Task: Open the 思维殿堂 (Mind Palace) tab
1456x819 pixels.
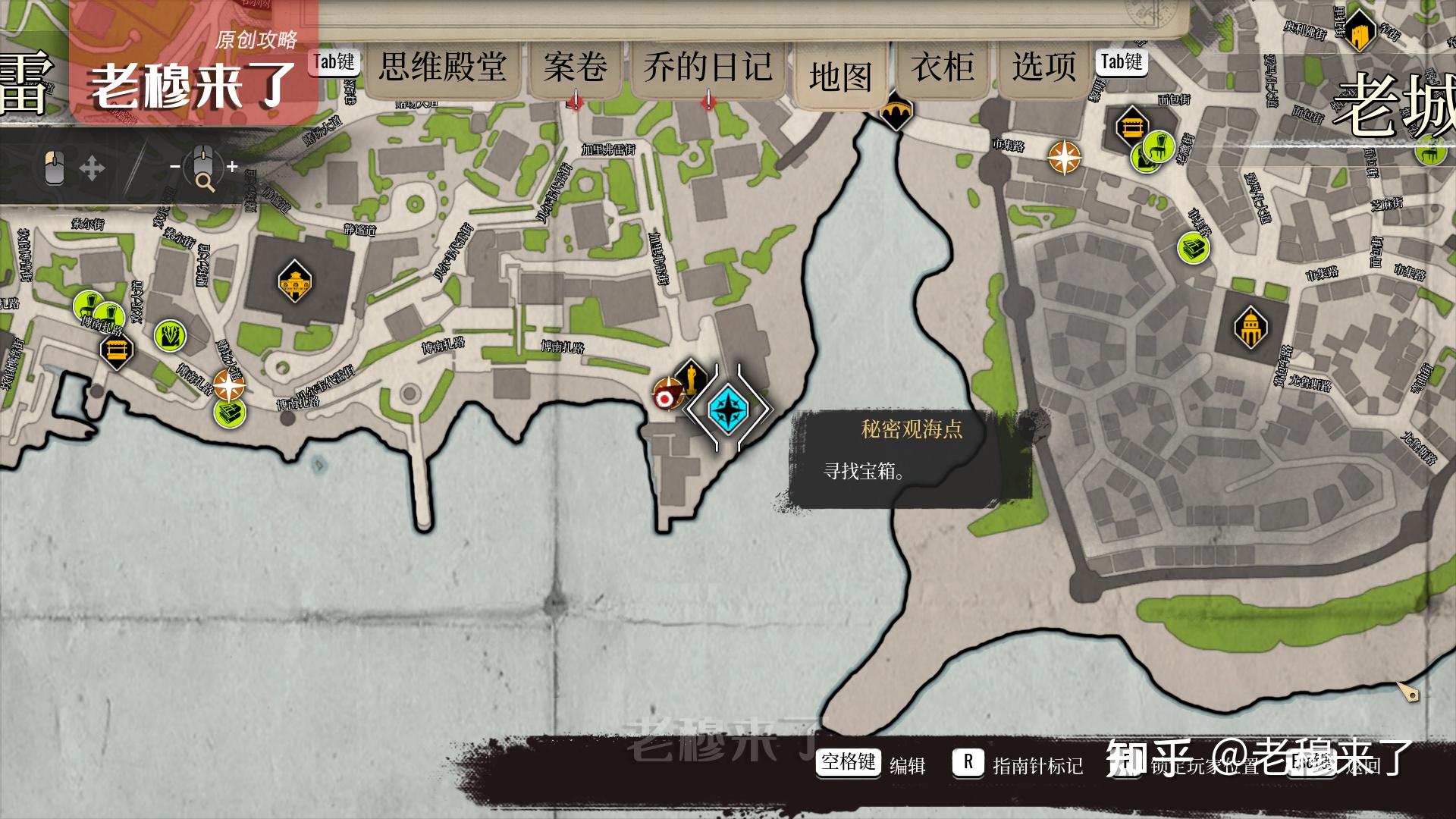Action: [442, 67]
